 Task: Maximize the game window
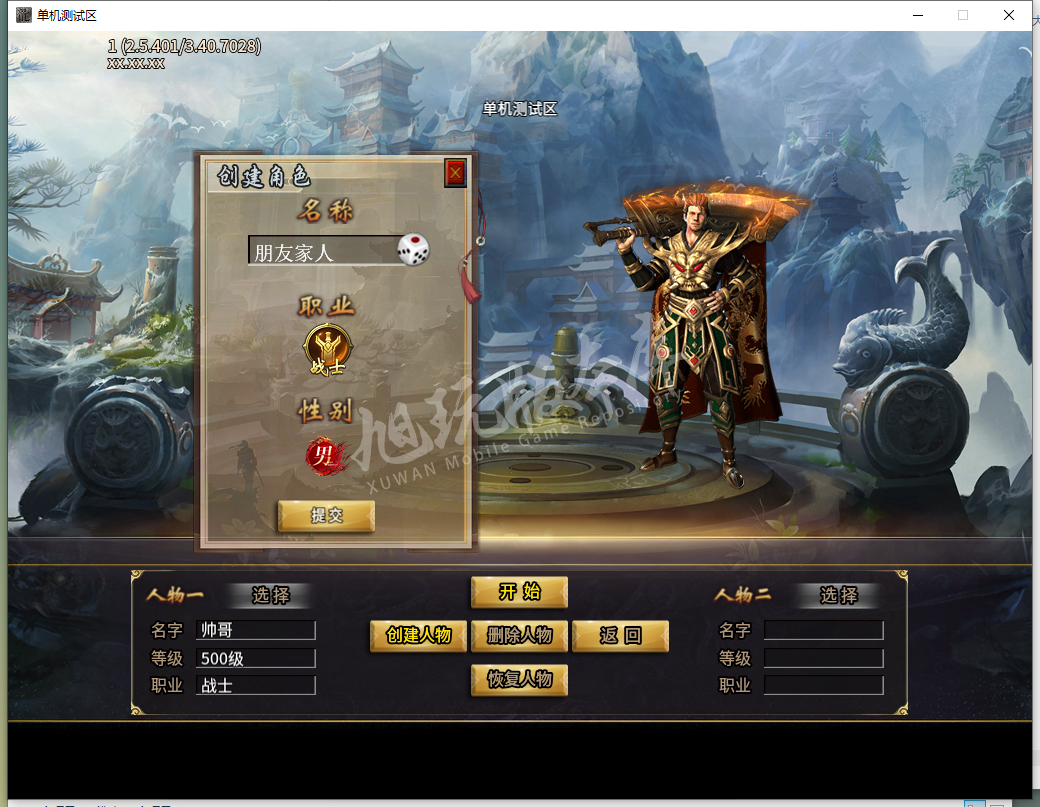963,15
